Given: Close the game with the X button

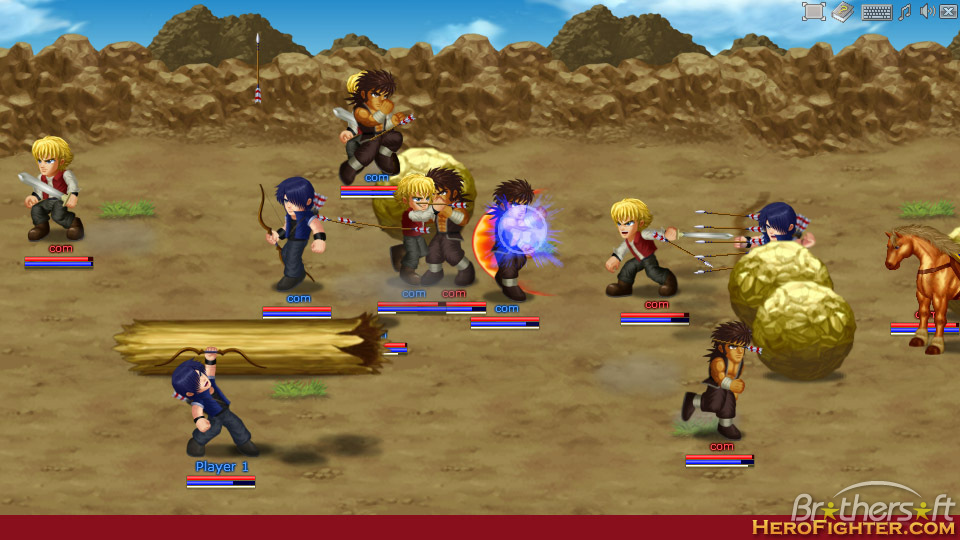Looking at the screenshot, I should [948, 12].
